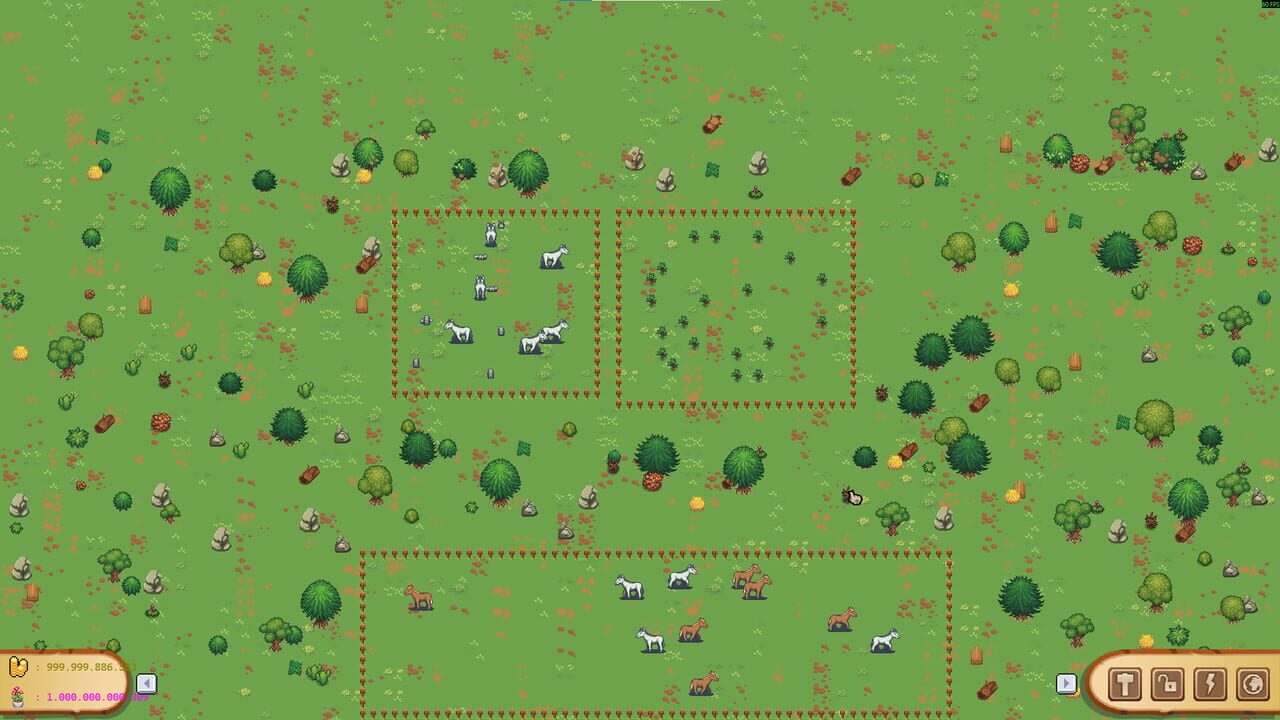Open the padlock unlocks menu

point(1167,685)
